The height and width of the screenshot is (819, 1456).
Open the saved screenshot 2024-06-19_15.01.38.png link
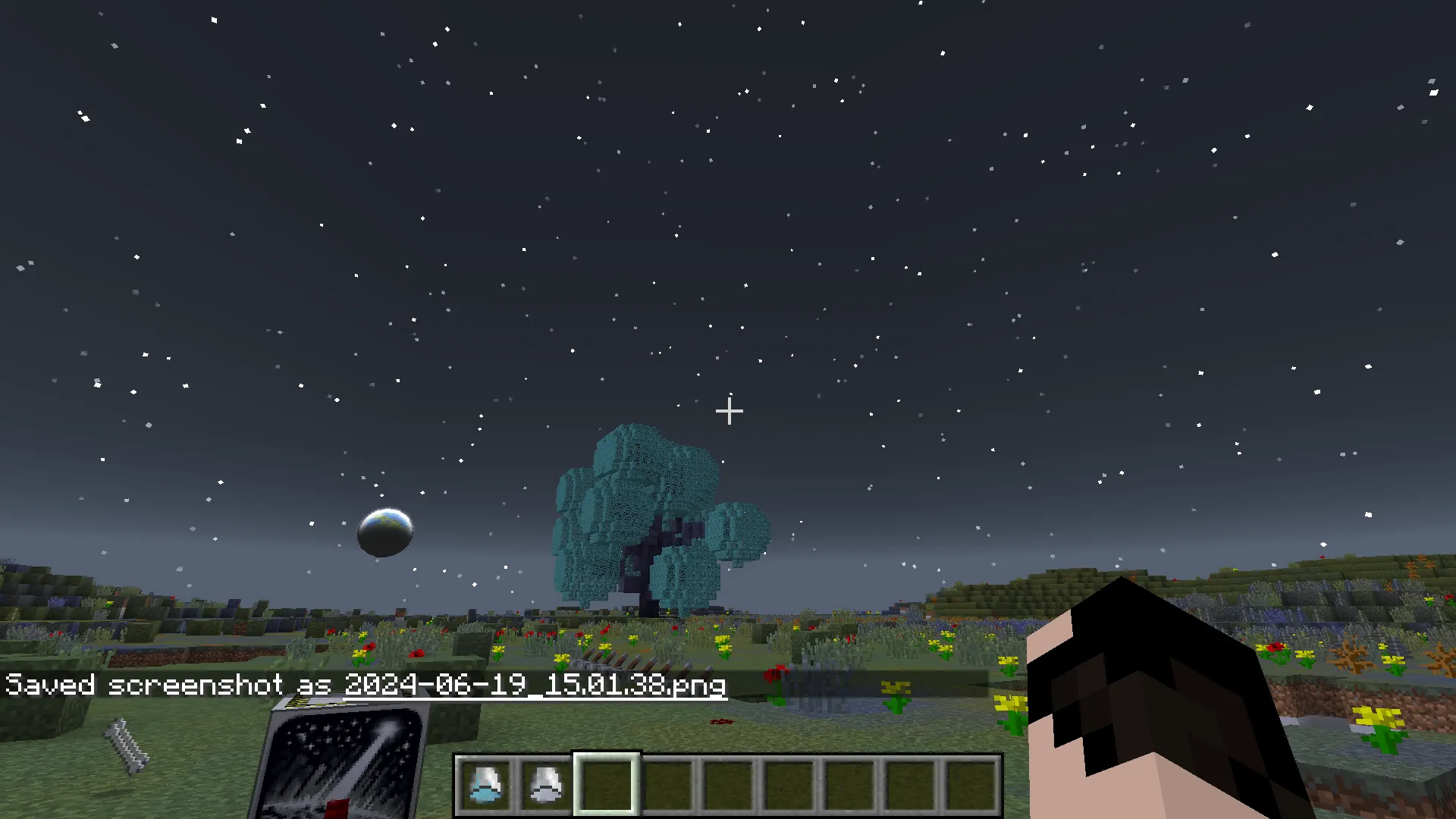click(535, 685)
